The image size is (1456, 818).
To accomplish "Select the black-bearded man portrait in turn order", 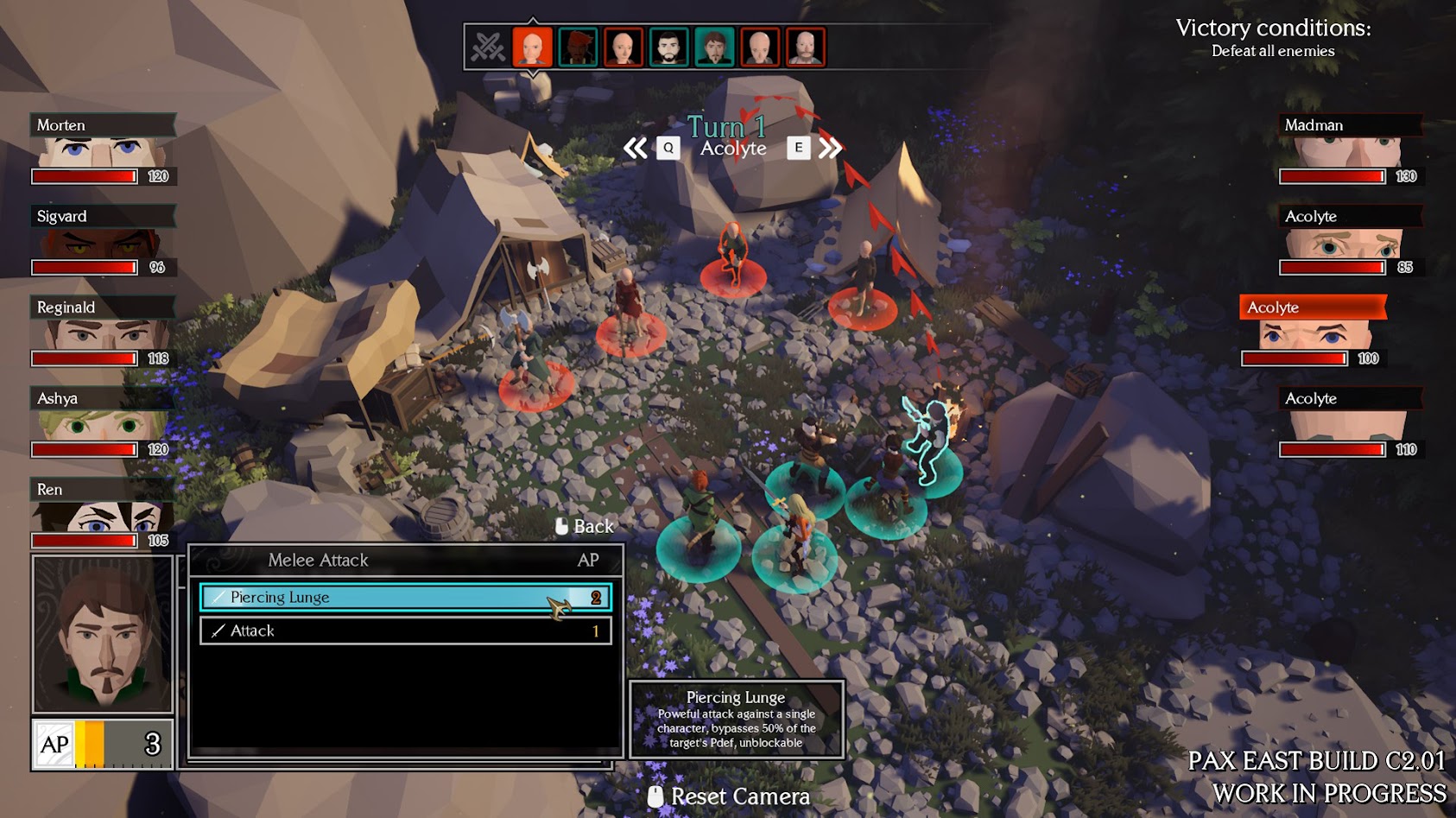I will [x=668, y=47].
